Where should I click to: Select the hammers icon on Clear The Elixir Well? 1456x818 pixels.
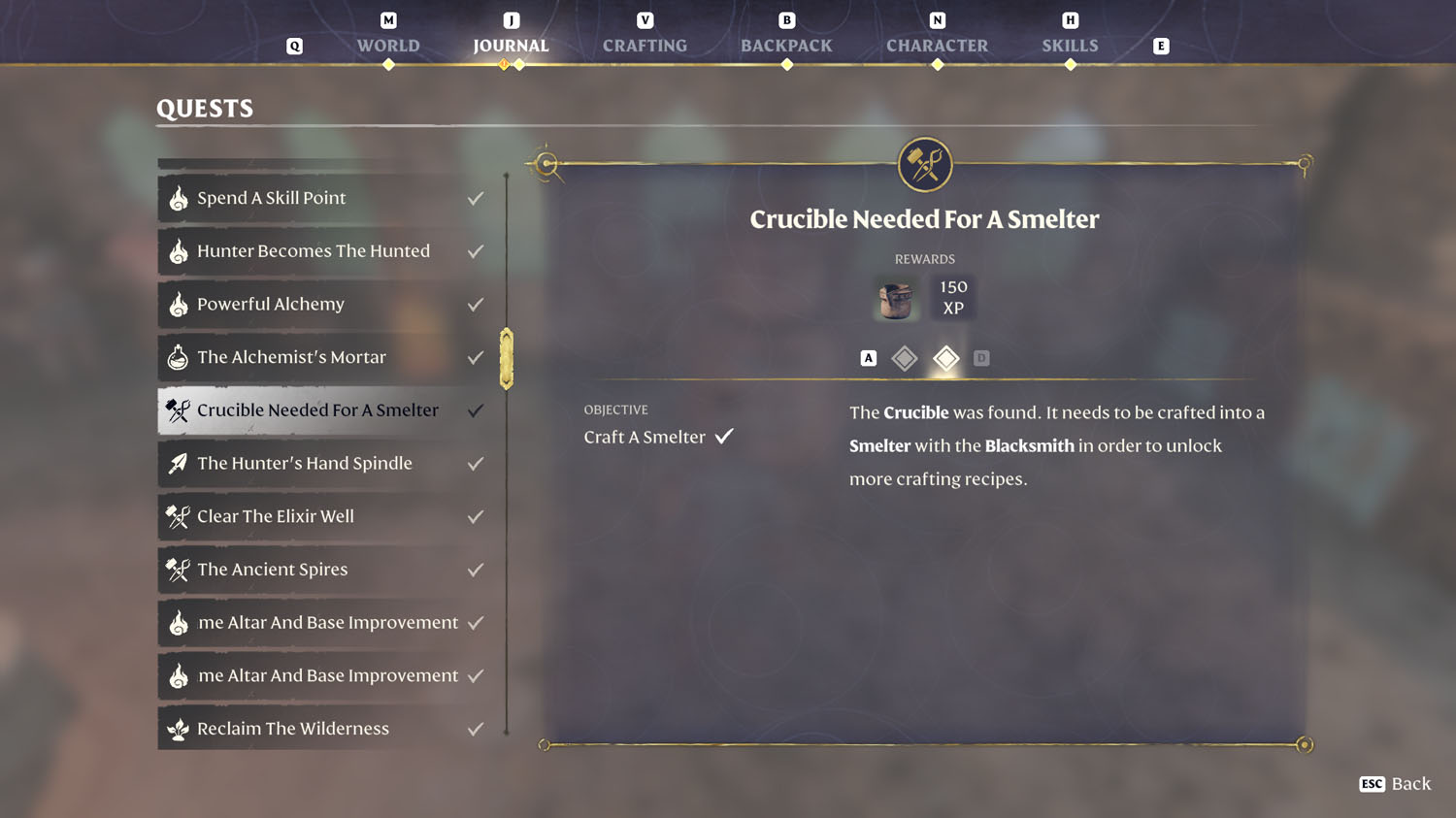point(178,516)
